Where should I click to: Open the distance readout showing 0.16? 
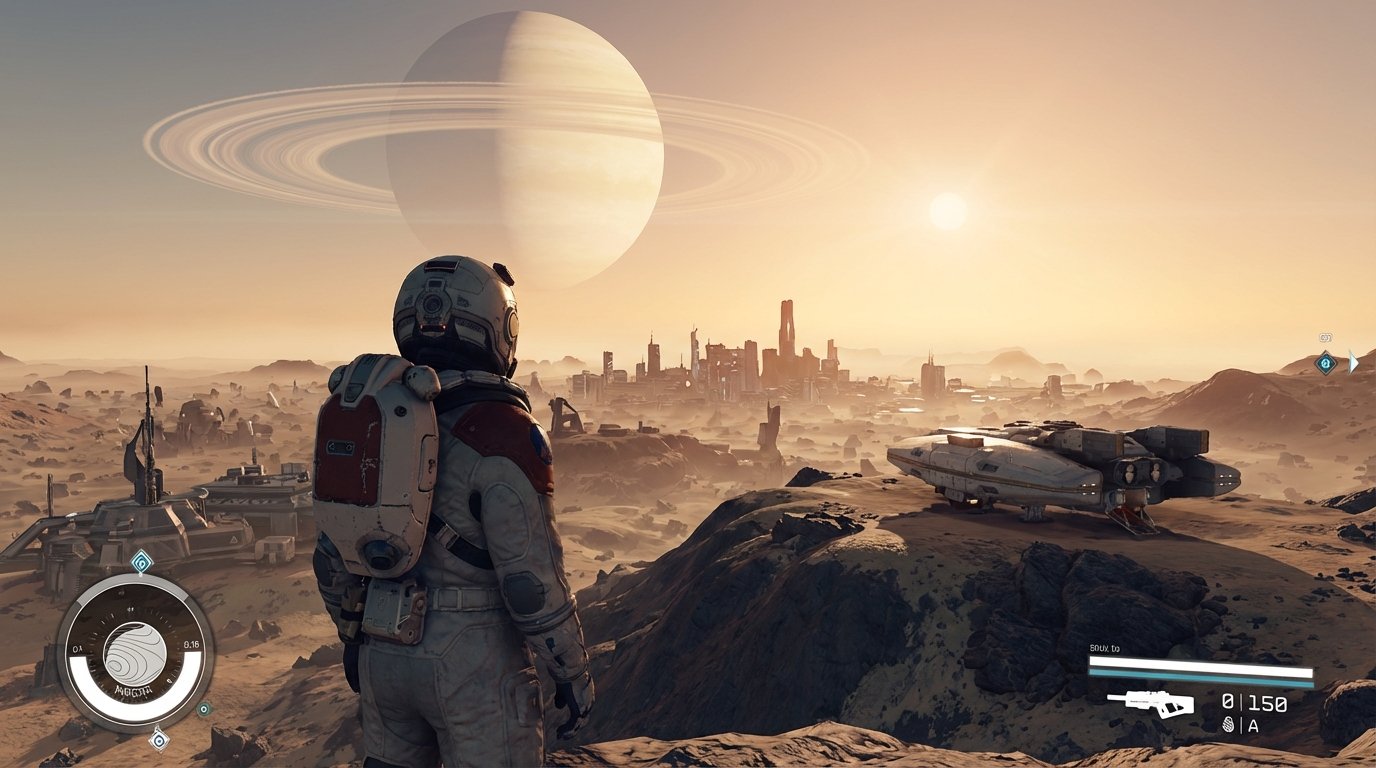coord(191,644)
